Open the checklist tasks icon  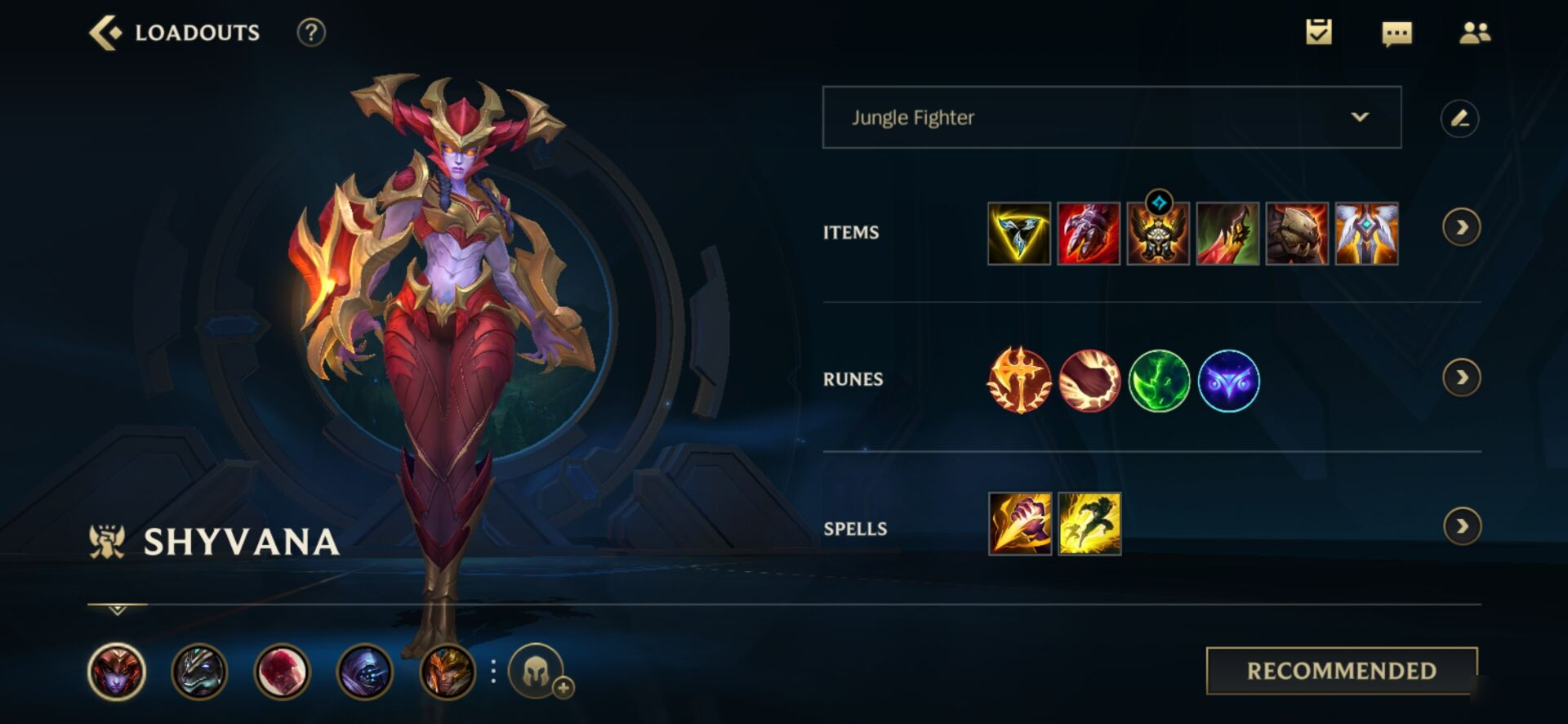[1318, 33]
